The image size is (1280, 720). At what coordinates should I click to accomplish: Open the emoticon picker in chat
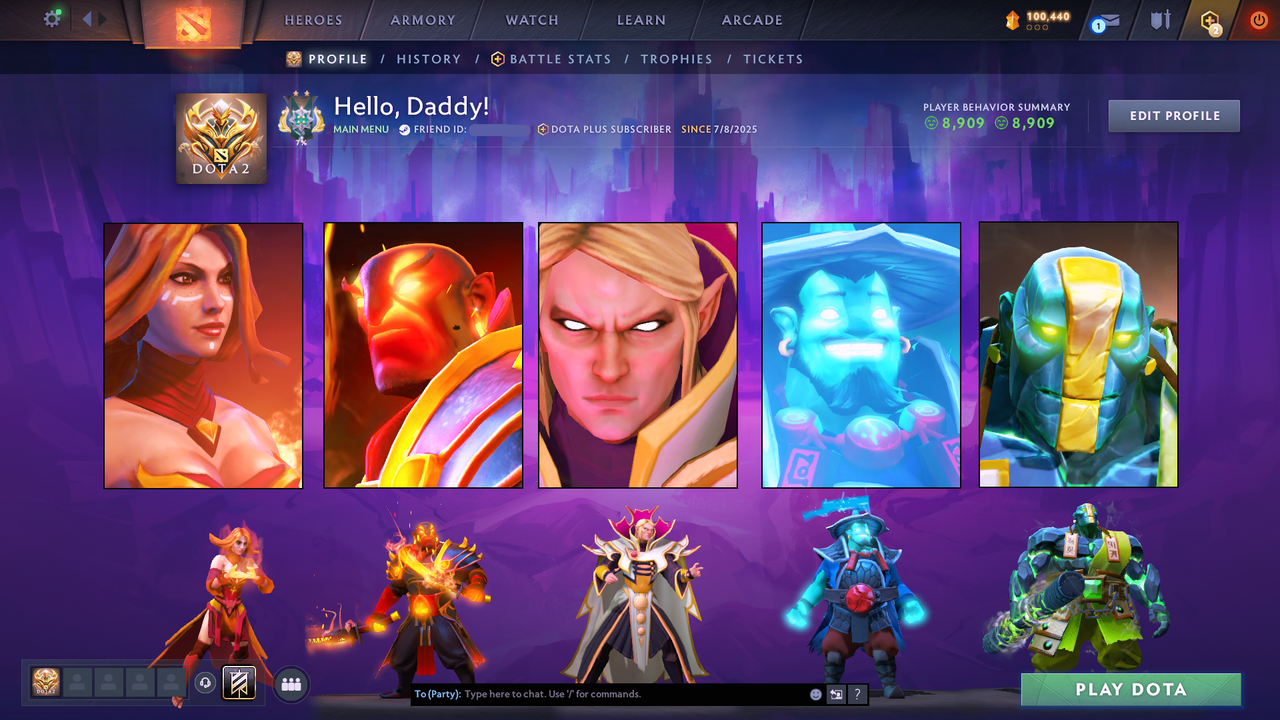click(815, 694)
